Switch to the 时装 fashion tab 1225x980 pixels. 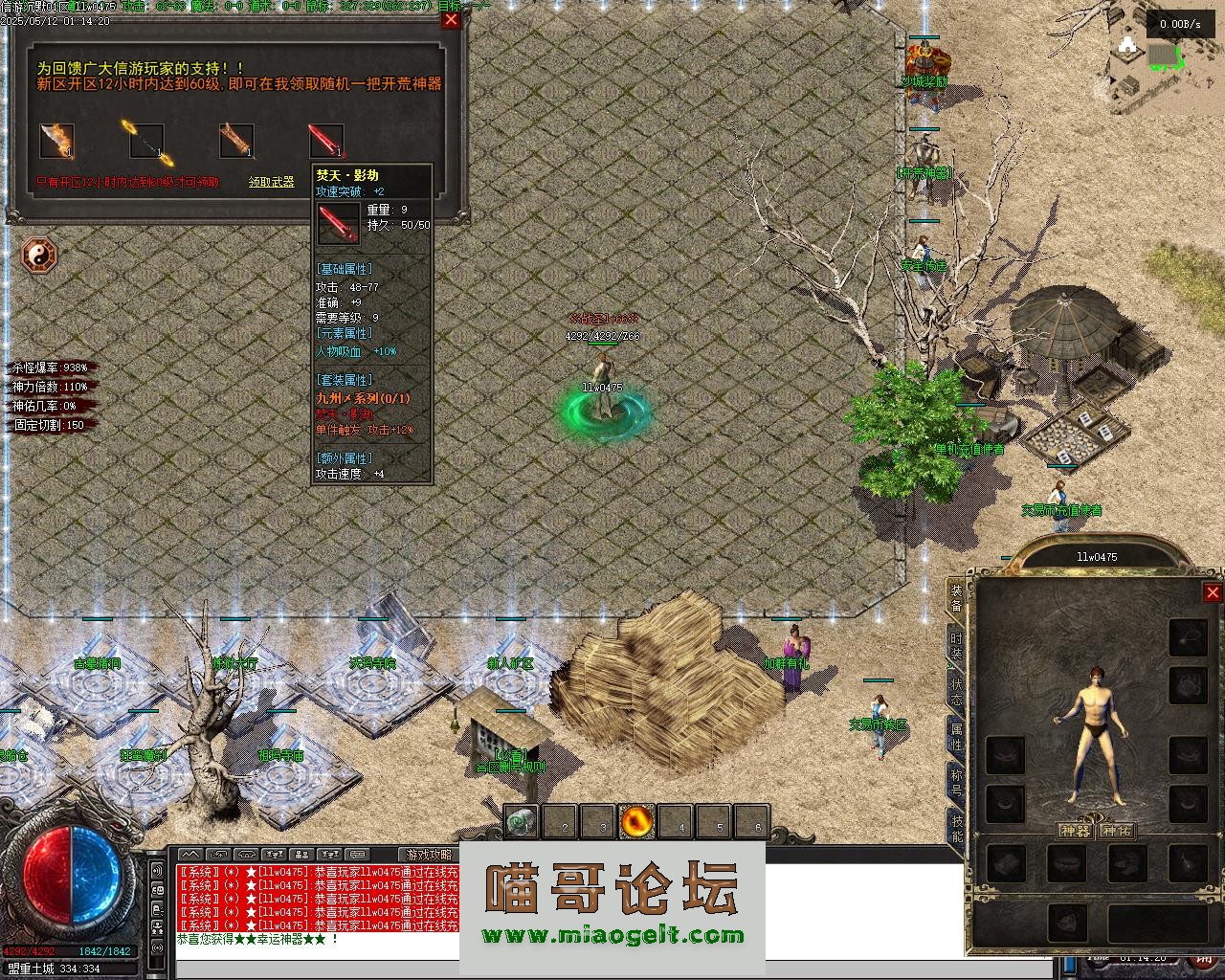click(956, 644)
